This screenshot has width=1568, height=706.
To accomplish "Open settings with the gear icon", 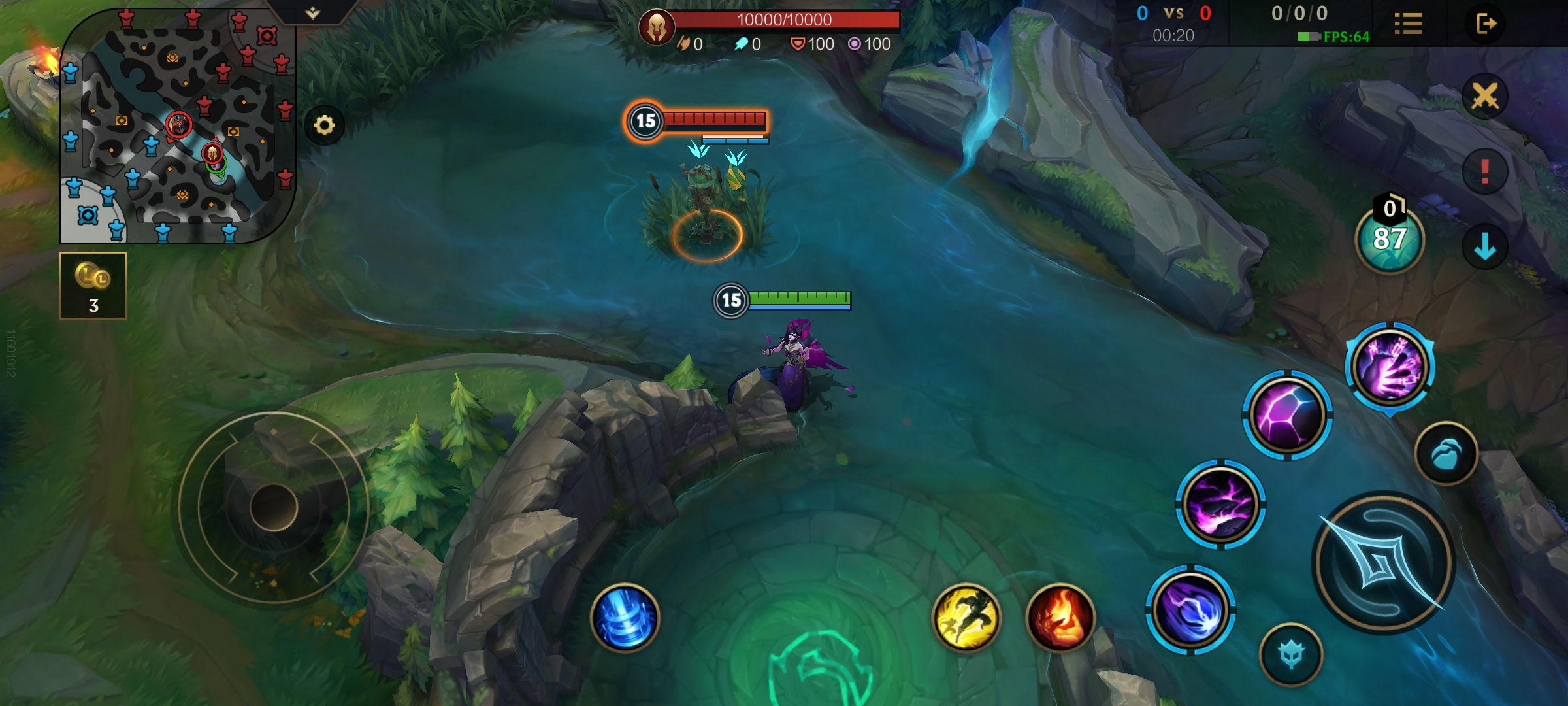I will click(x=324, y=125).
